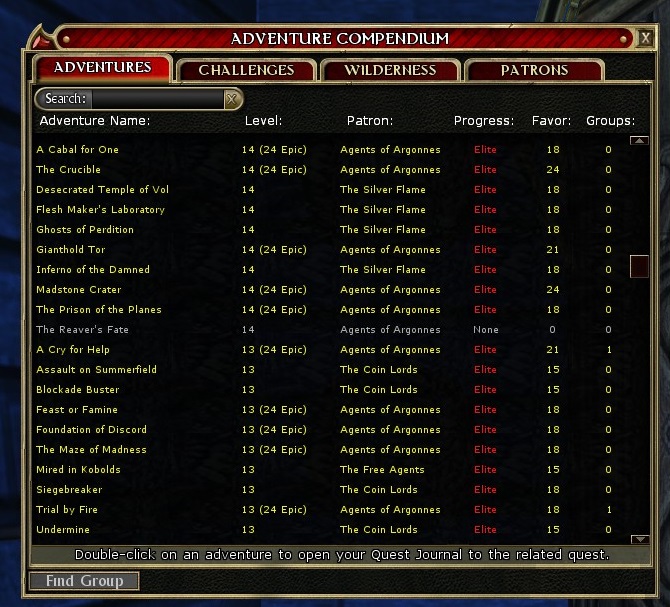Sort the list by Level column header

tap(263, 121)
